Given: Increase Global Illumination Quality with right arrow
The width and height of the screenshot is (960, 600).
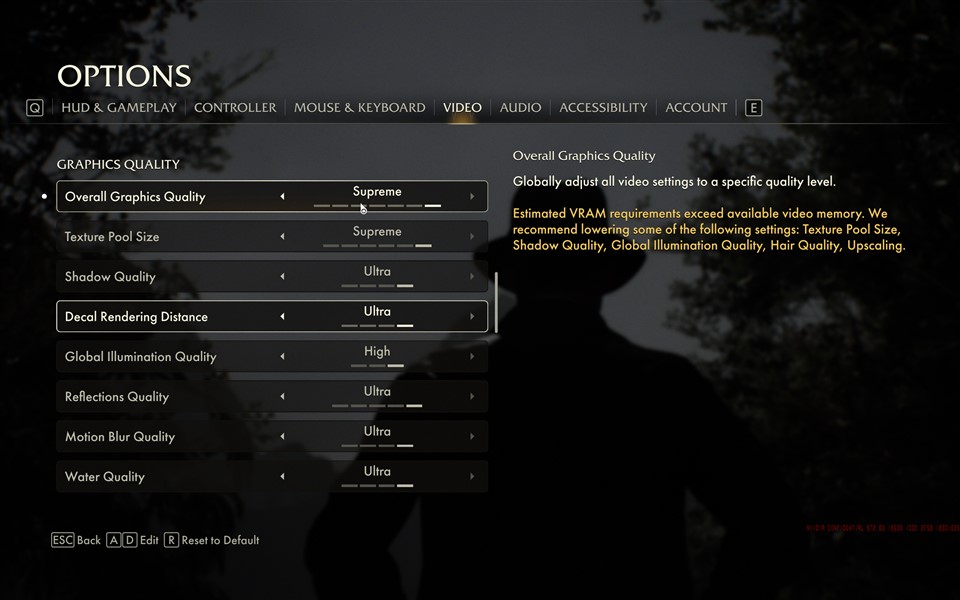Looking at the screenshot, I should point(472,357).
